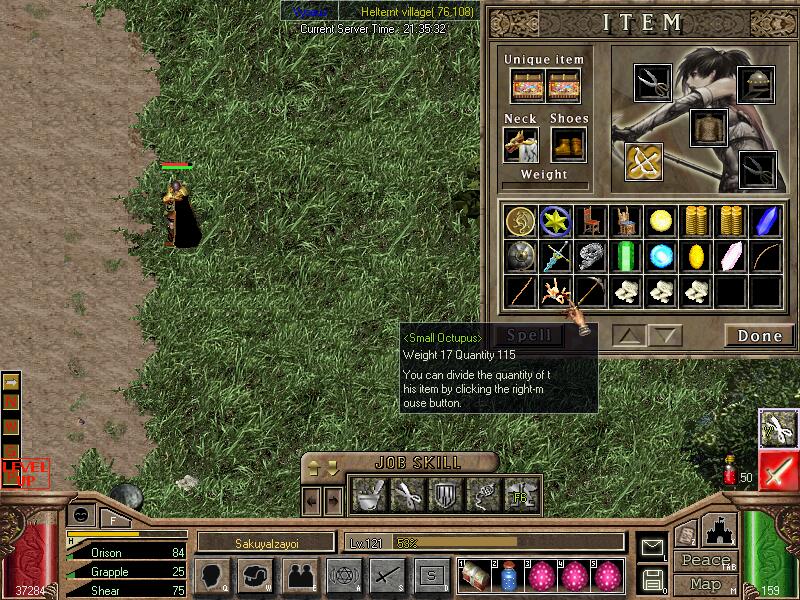Click the Neck equipment slot
Viewport: 800px width, 600px height.
click(521, 145)
